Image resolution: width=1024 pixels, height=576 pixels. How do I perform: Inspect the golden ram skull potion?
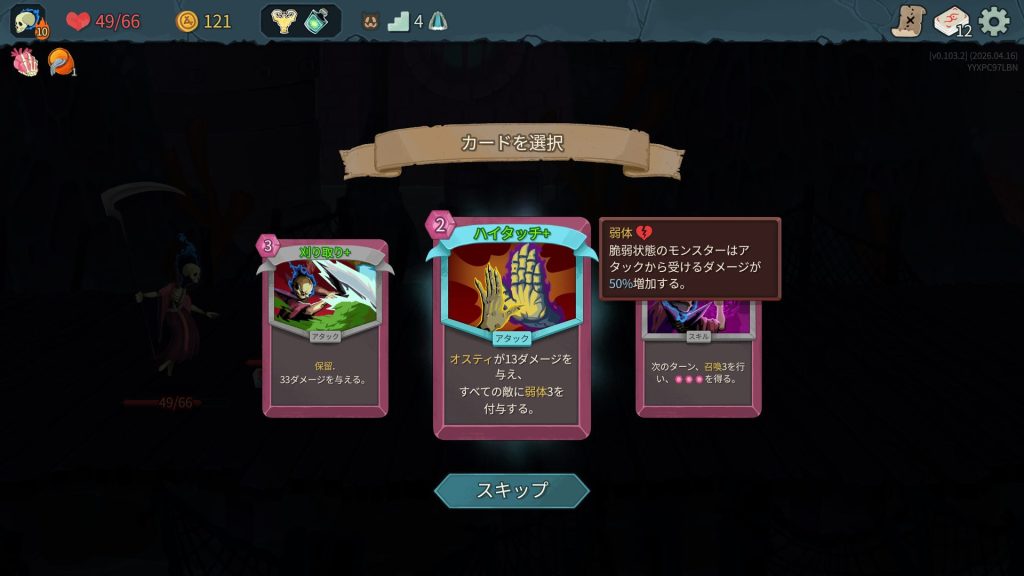point(284,21)
